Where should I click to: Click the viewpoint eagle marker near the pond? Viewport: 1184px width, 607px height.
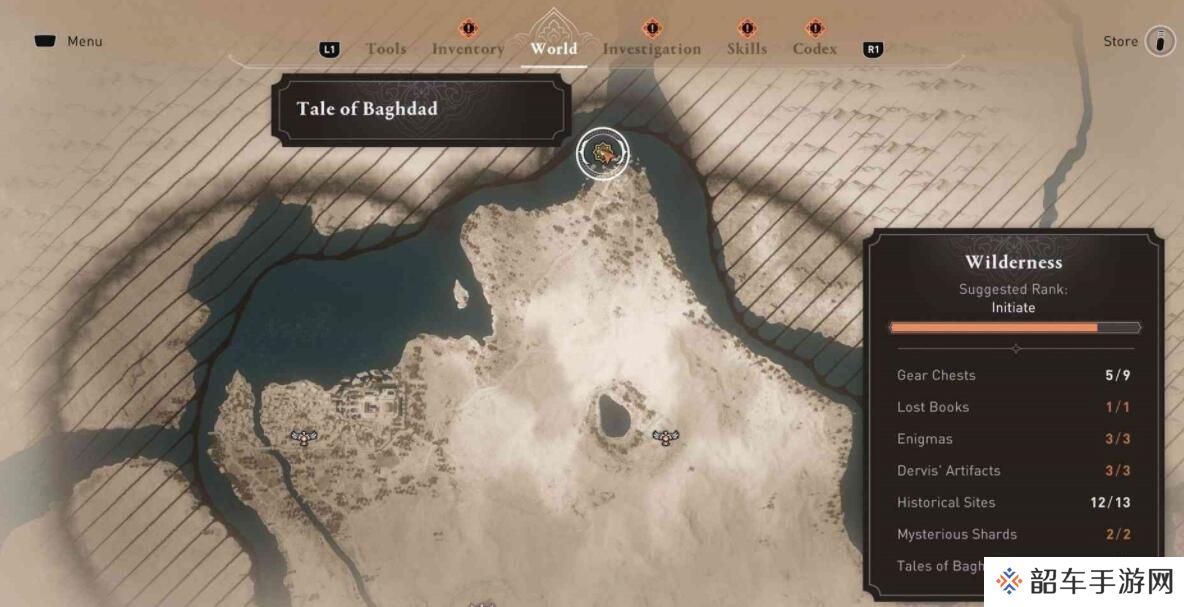tap(665, 436)
